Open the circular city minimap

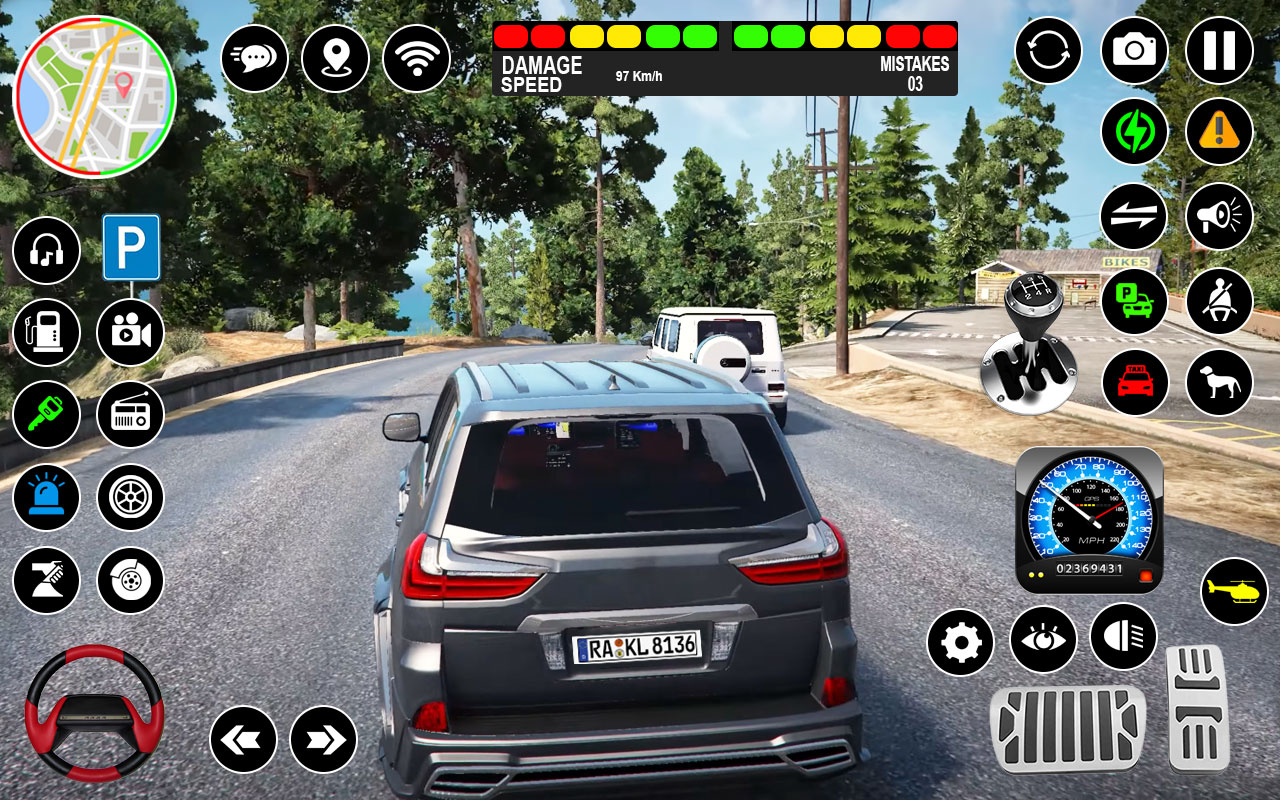94,96
